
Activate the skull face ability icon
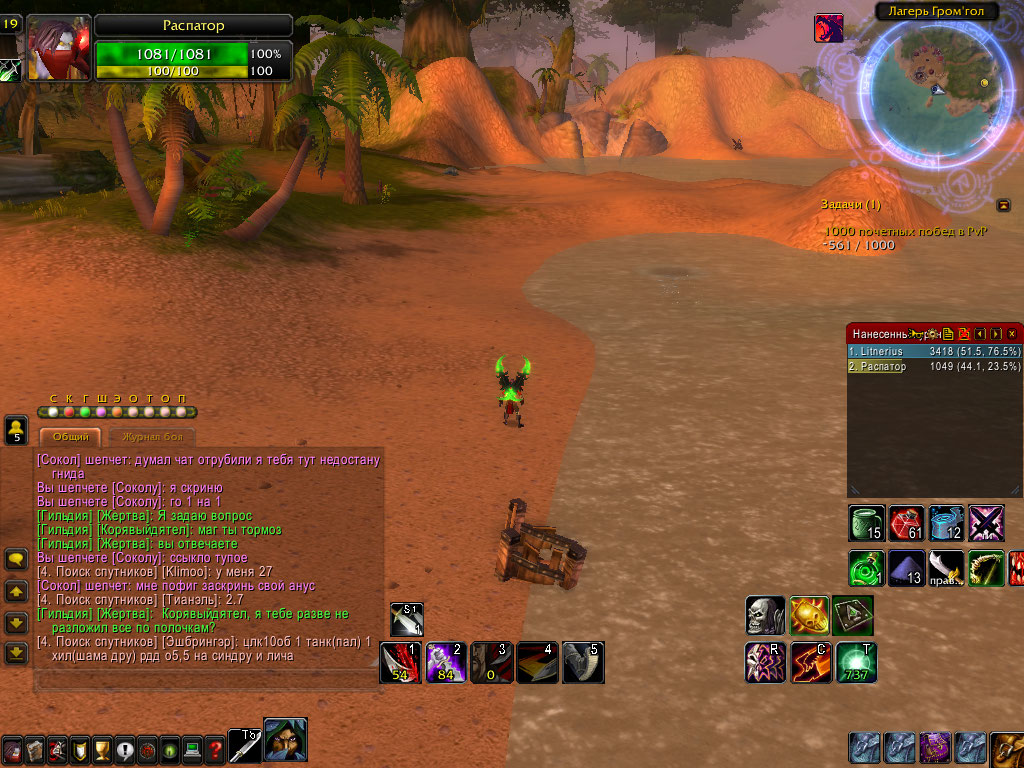(765, 616)
